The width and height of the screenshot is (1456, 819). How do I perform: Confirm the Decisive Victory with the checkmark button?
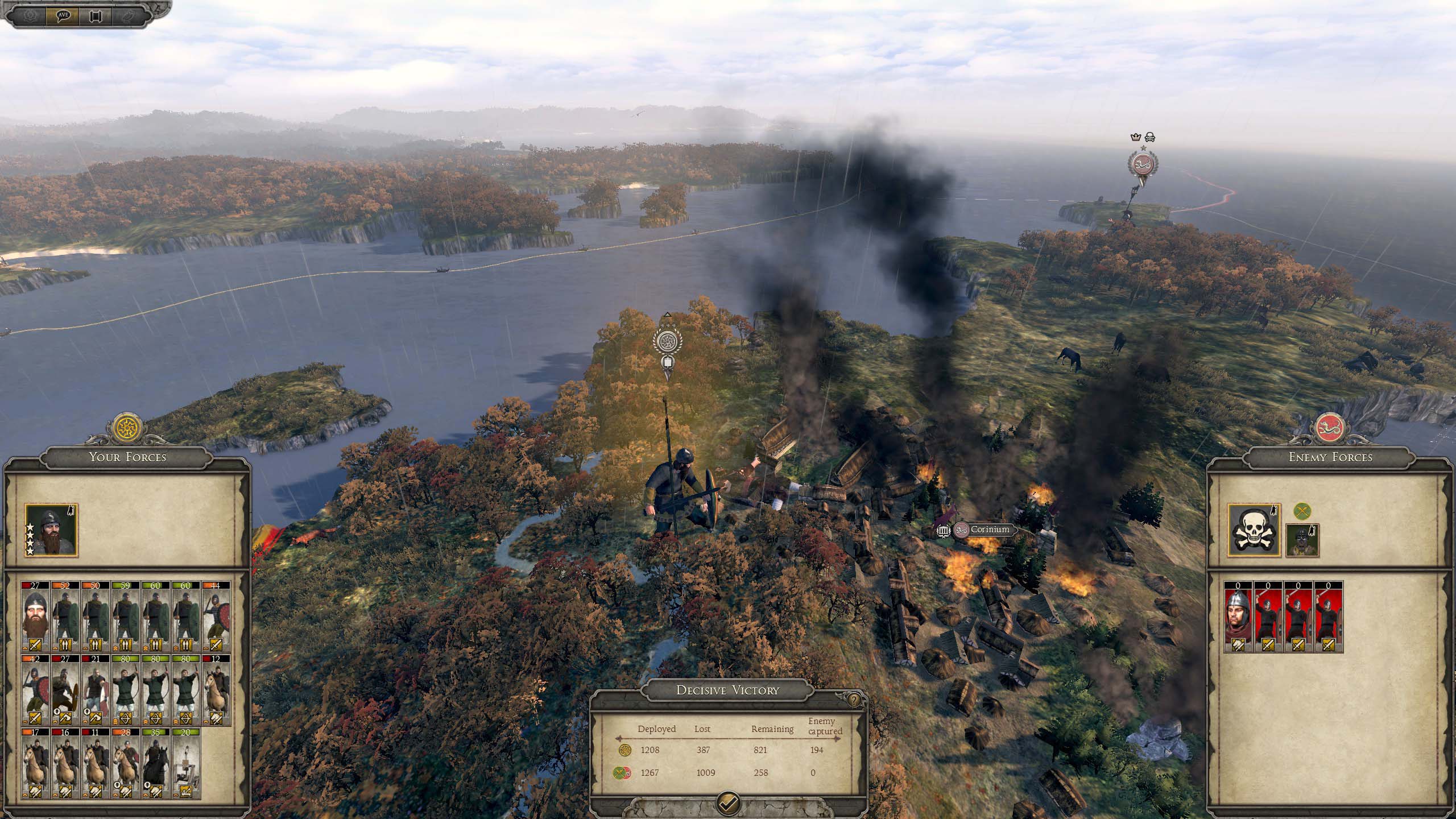[729, 803]
